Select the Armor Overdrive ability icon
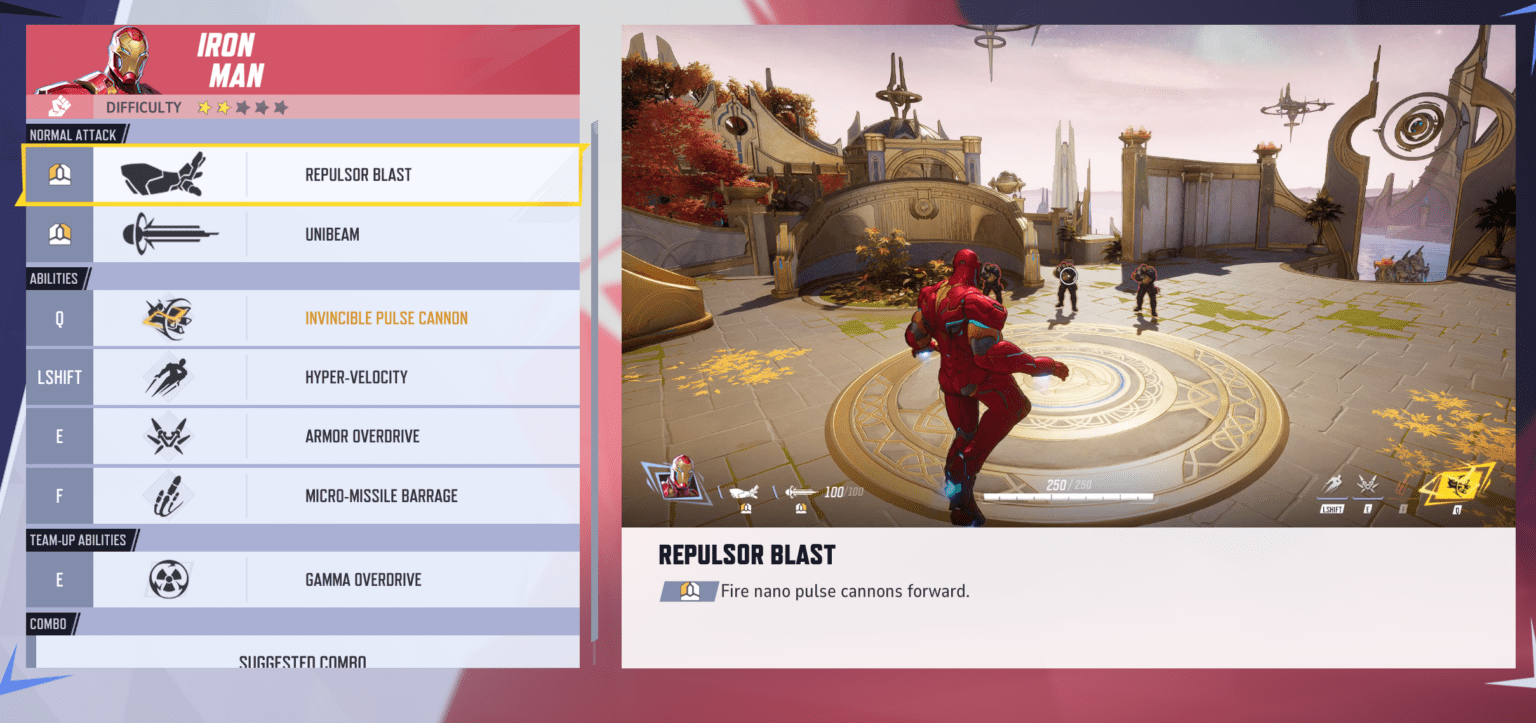Viewport: 1536px width, 723px height. pos(166,436)
